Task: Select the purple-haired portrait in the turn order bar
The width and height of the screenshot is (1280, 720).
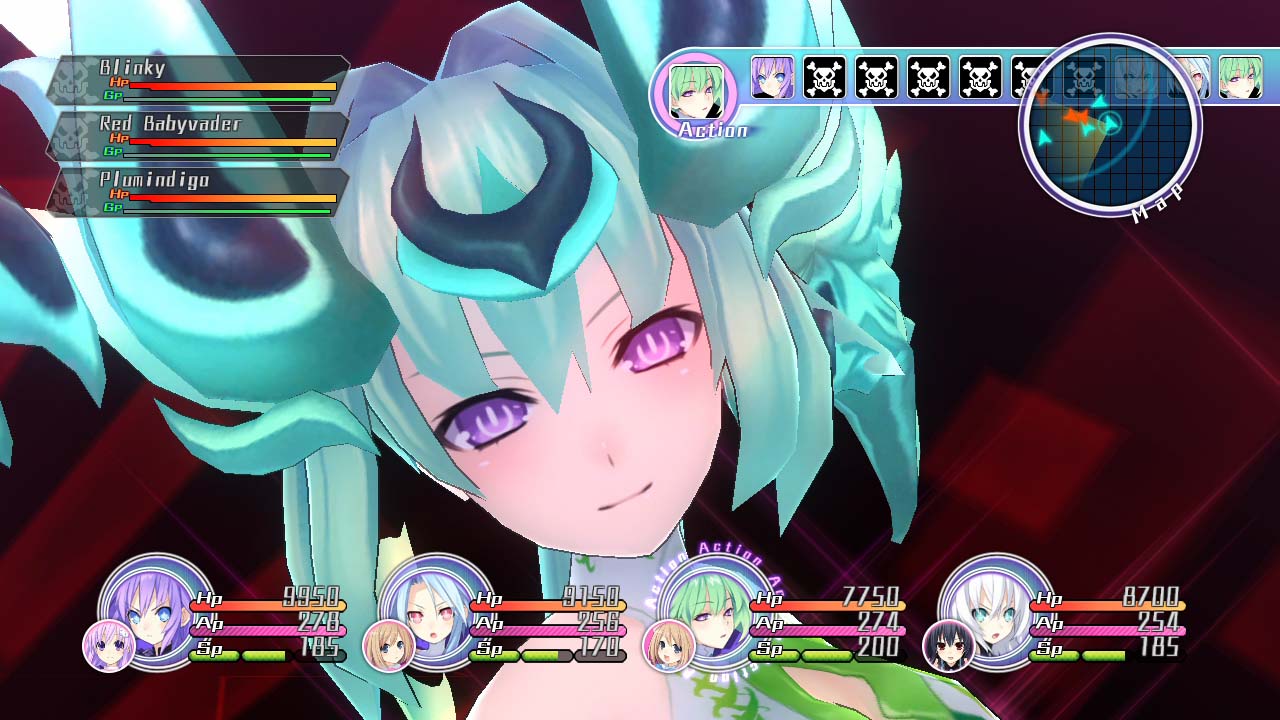Action: [x=772, y=78]
